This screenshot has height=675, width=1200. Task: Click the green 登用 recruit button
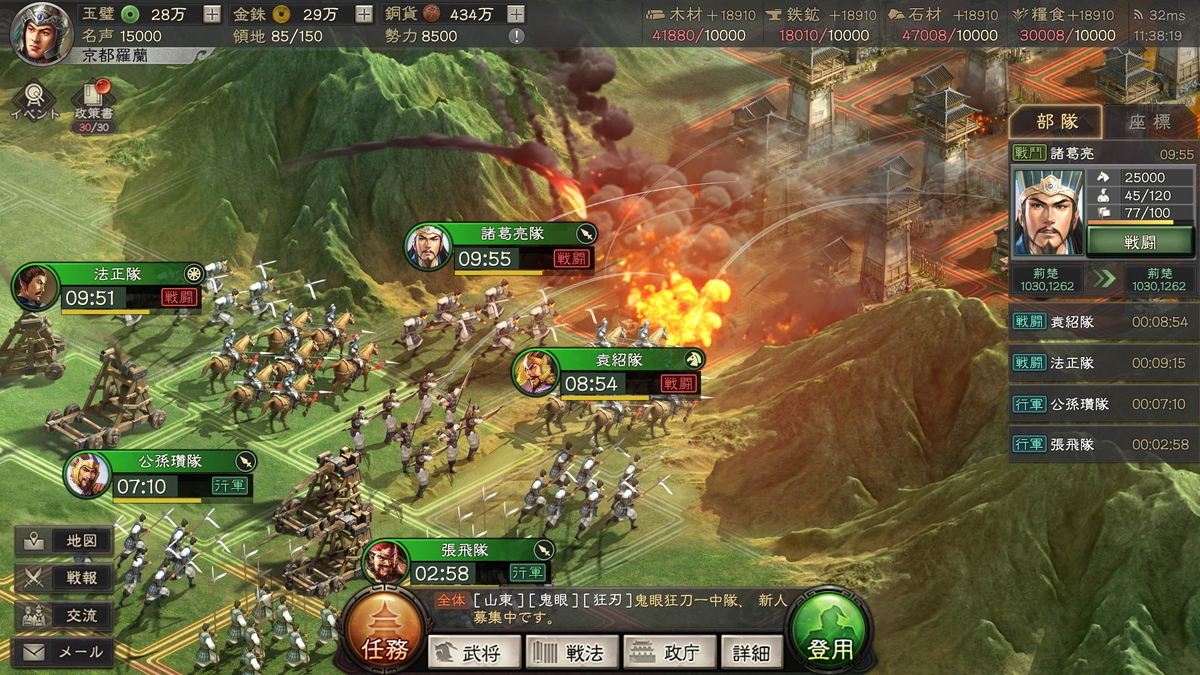830,638
